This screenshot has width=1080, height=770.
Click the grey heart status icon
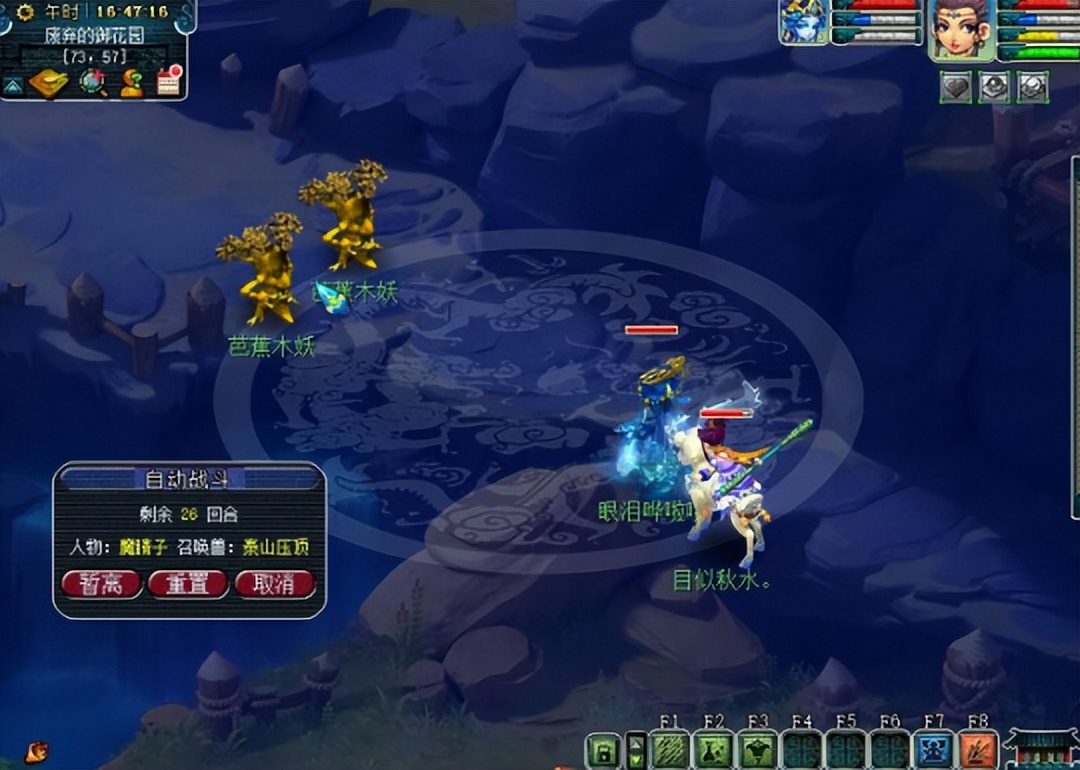tap(956, 87)
